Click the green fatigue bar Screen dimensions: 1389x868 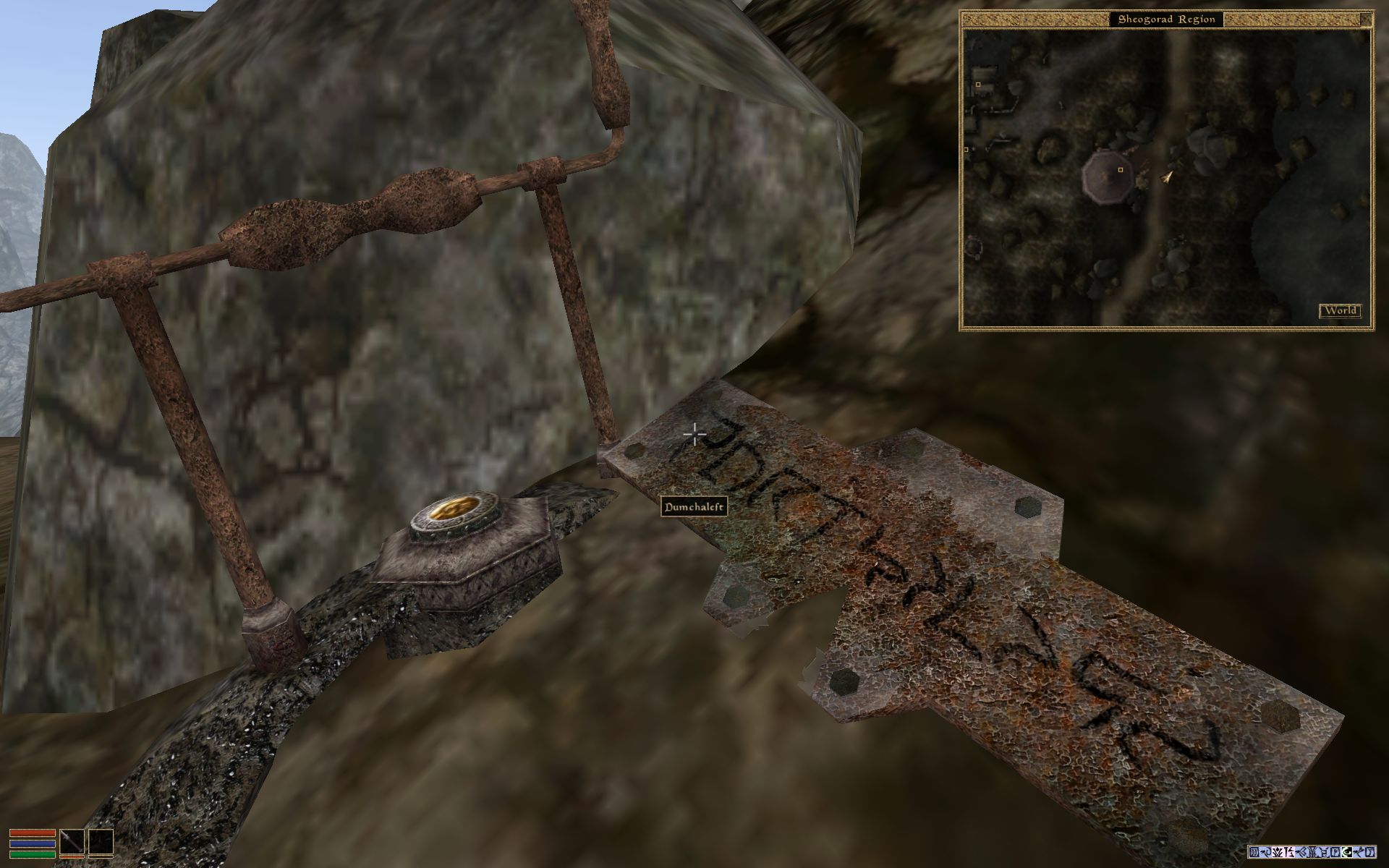(33, 854)
